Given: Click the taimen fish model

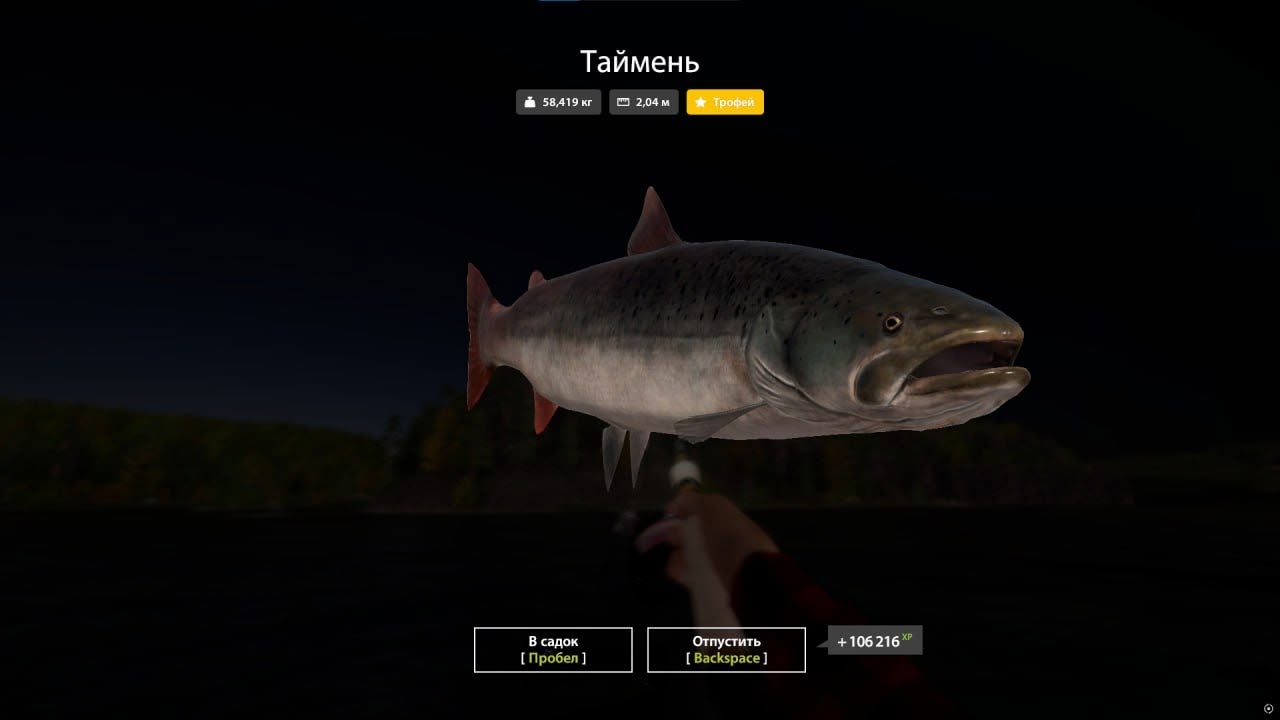Looking at the screenshot, I should [750, 330].
